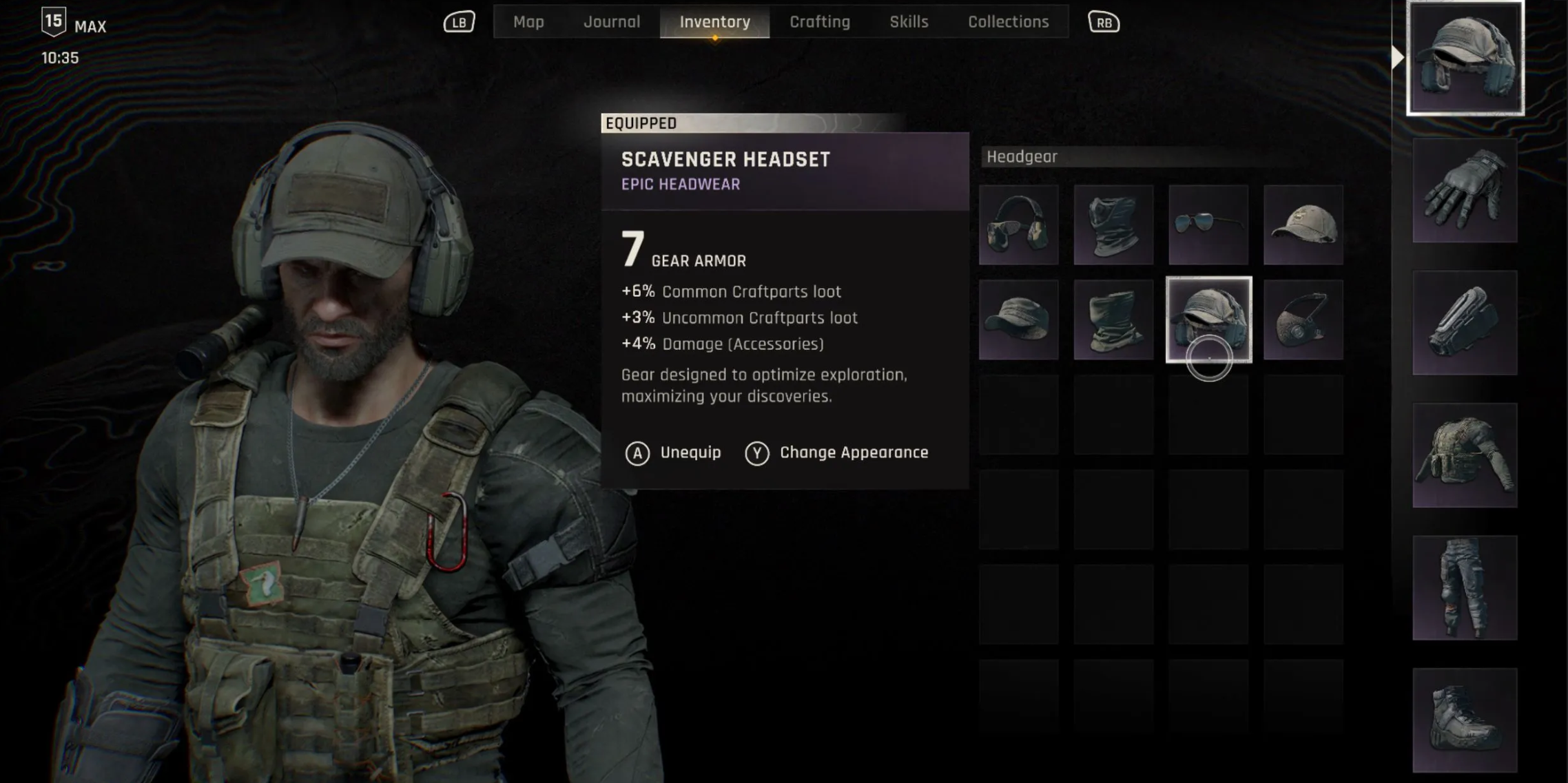
Task: Go to the Crafting tab
Action: 819,22
